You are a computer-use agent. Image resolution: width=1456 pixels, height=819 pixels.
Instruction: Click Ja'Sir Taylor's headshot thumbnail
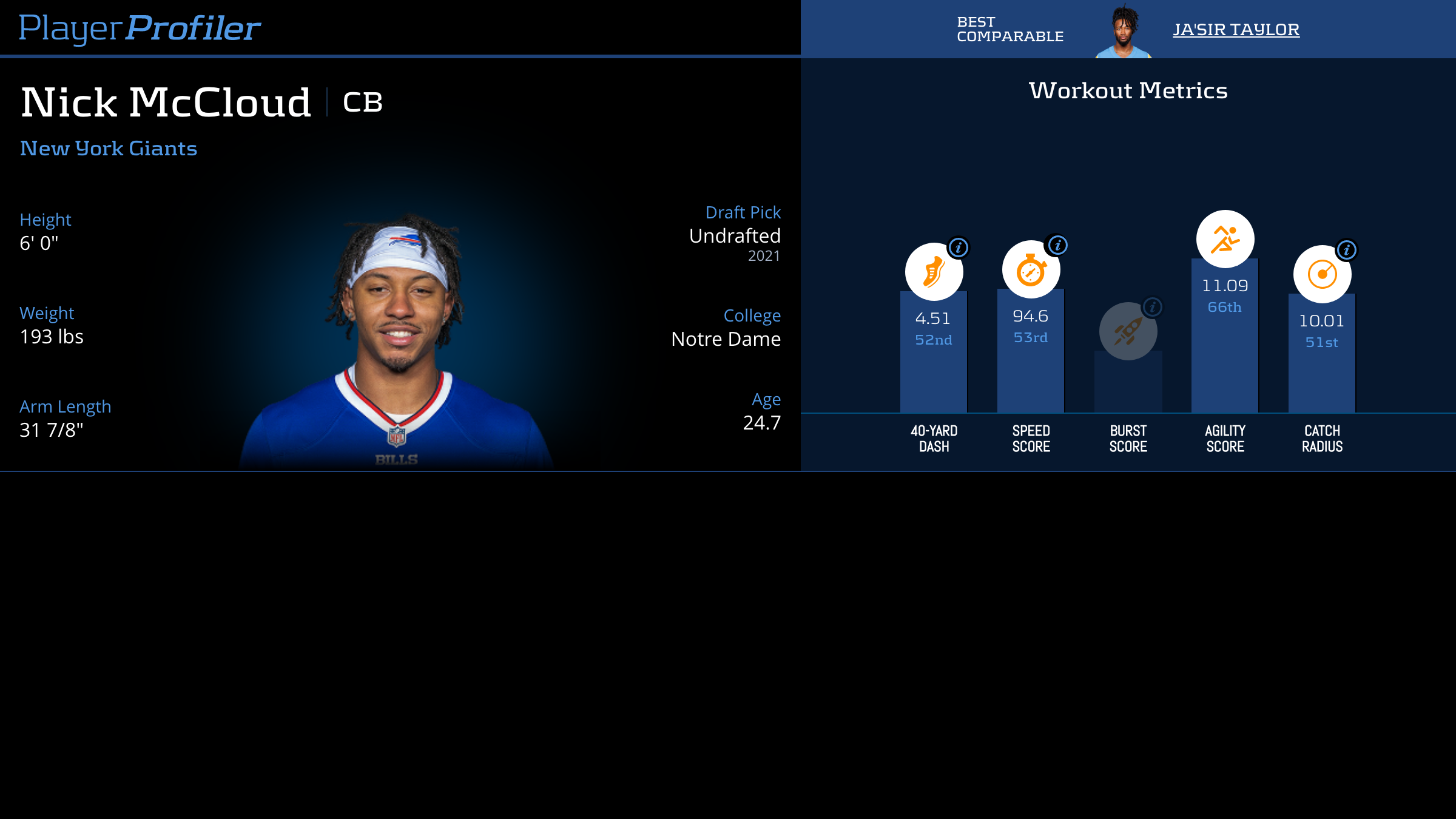(x=1124, y=32)
